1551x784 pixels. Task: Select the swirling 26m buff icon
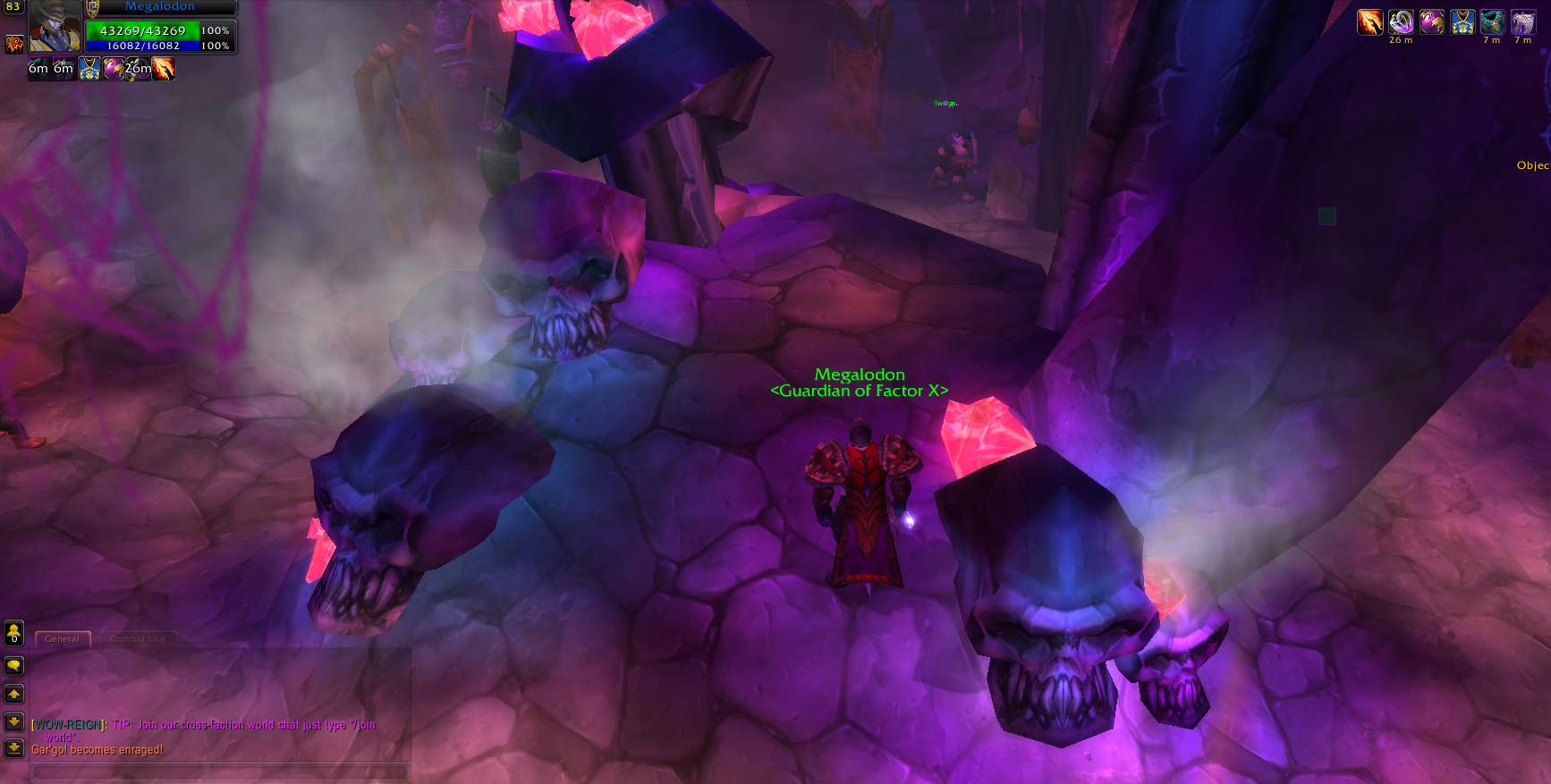1400,21
